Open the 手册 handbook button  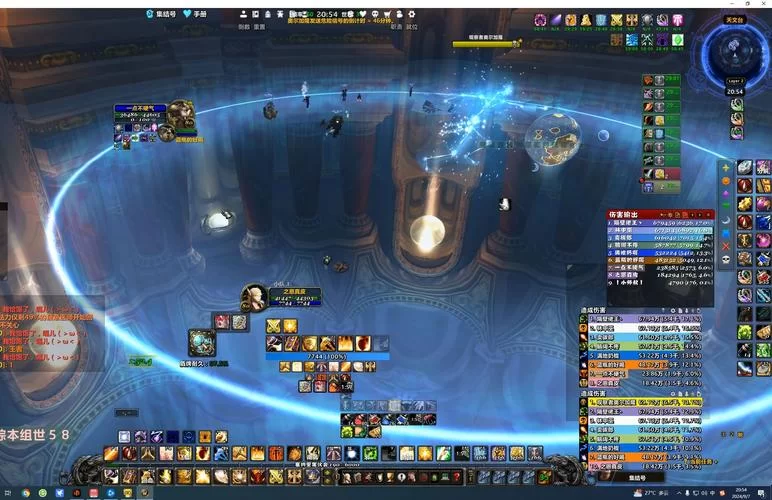click(x=199, y=14)
